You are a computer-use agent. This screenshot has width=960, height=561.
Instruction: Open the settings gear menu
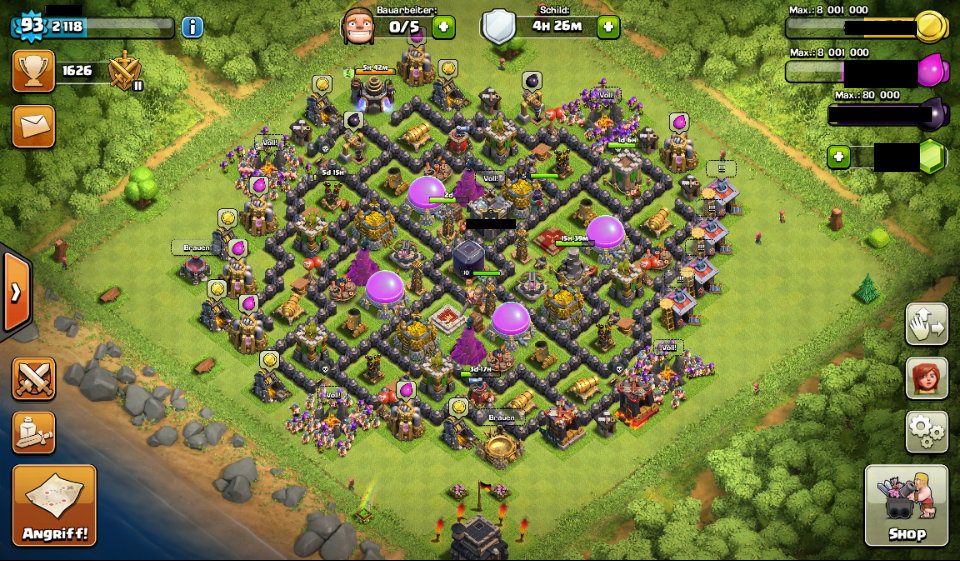[x=926, y=431]
